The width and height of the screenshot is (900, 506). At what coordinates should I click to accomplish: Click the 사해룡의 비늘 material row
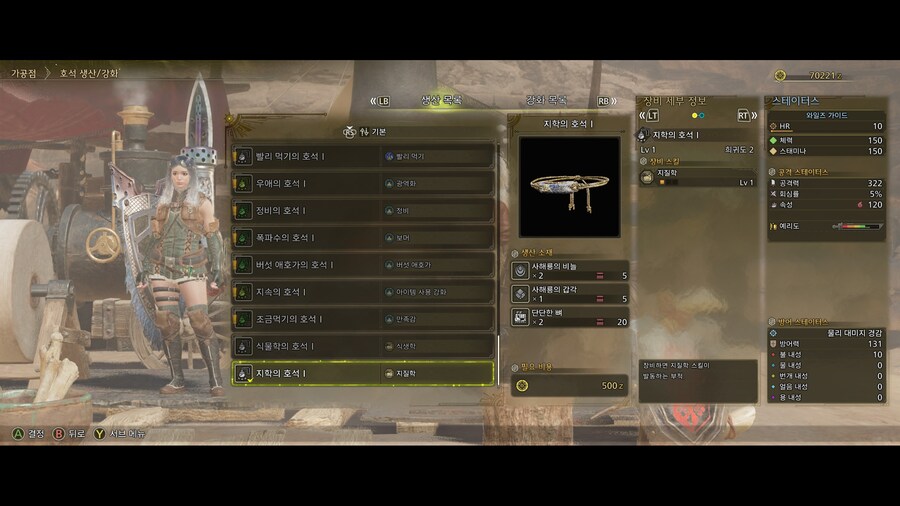[570, 271]
